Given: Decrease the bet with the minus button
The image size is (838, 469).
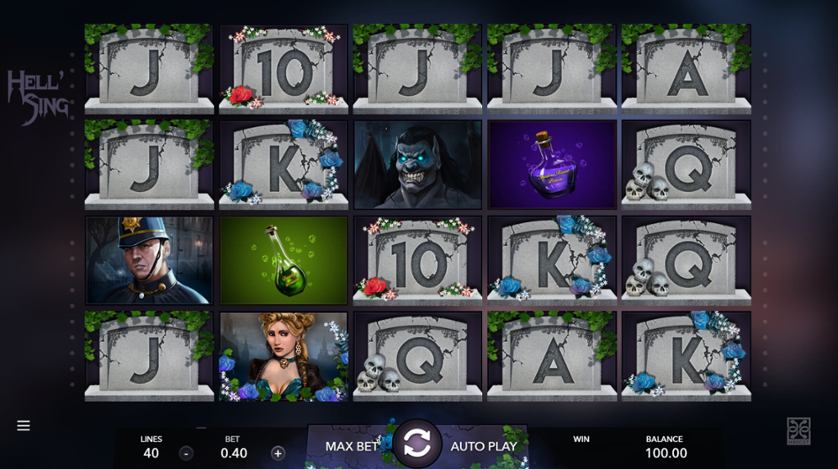Looking at the screenshot, I should click(x=186, y=452).
